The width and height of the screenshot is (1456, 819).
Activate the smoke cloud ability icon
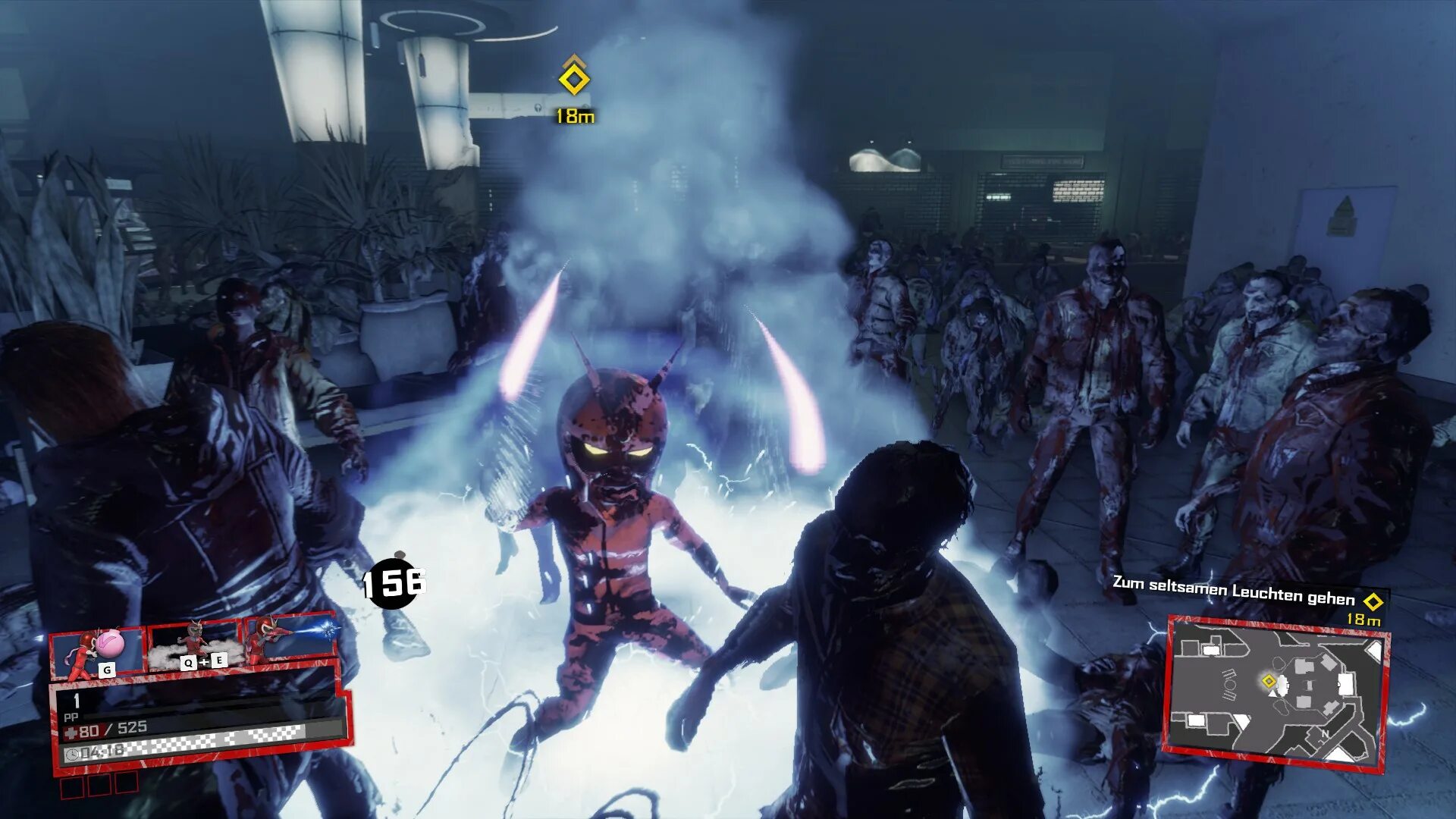pyautogui.click(x=196, y=646)
